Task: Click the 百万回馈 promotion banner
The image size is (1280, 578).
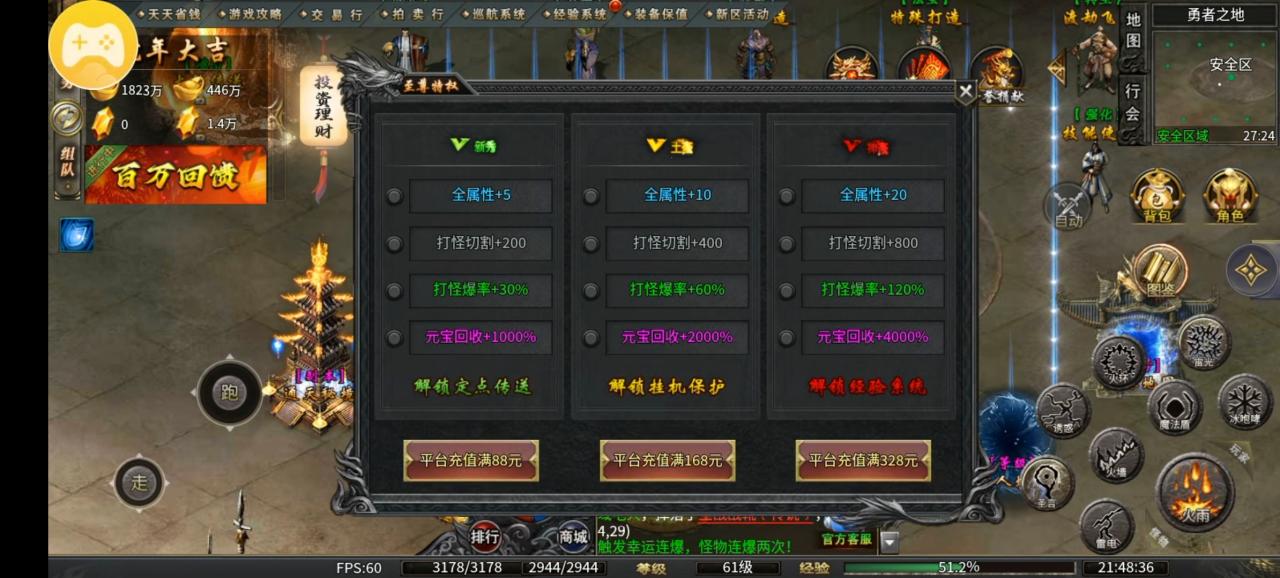Action: [x=175, y=175]
